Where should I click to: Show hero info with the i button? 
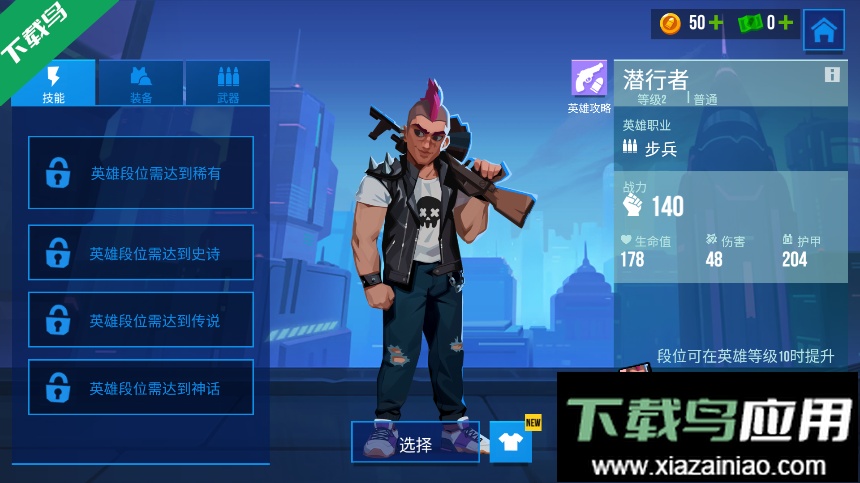coord(832,75)
